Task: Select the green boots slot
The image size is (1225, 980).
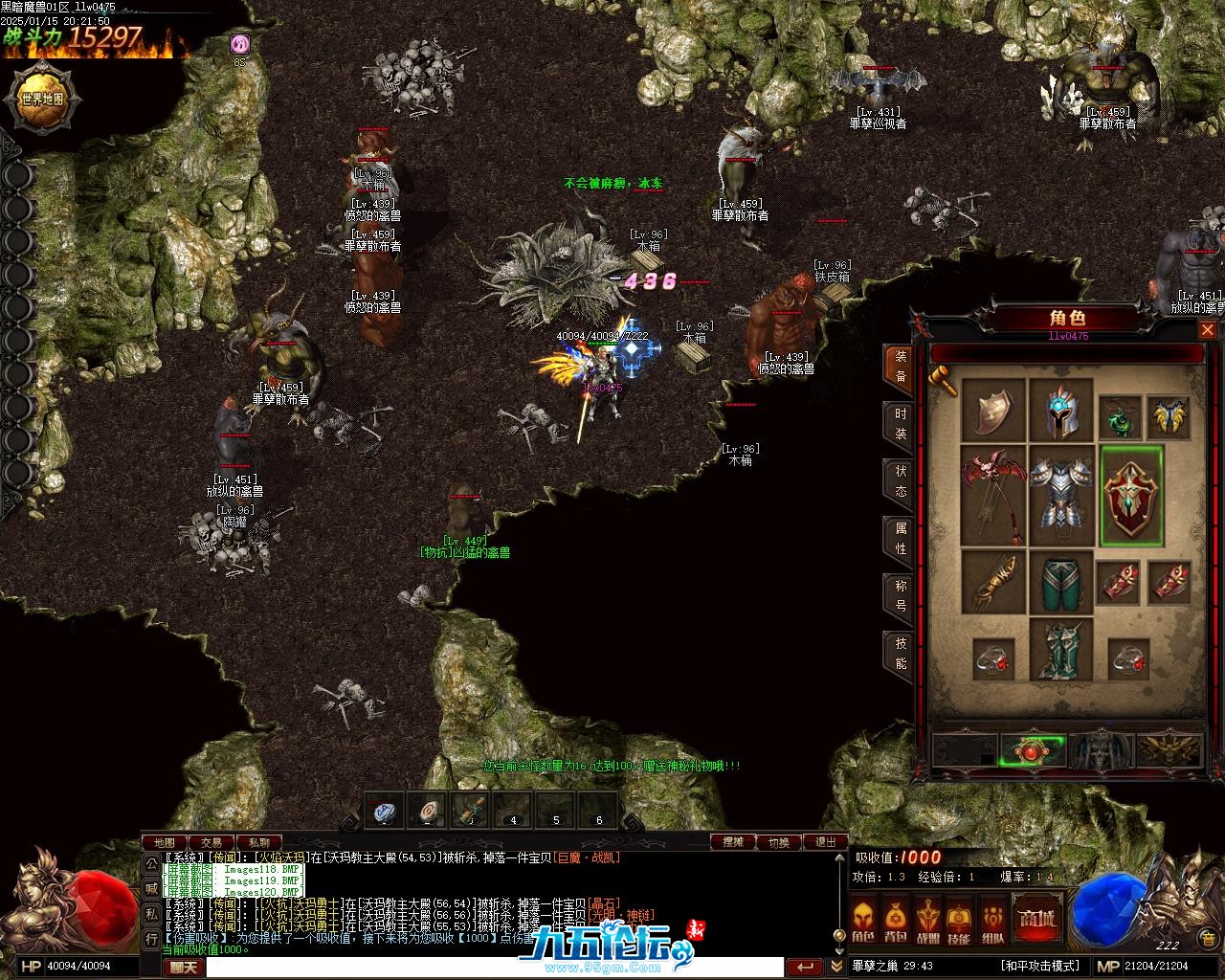Action: click(1060, 649)
